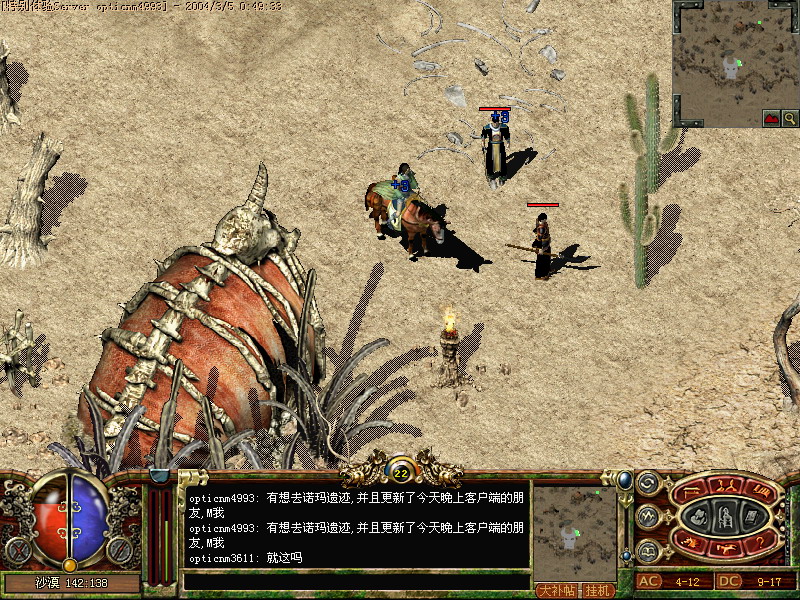The height and width of the screenshot is (600, 800).
Task: Click the round swirl arrows button
Action: (647, 482)
